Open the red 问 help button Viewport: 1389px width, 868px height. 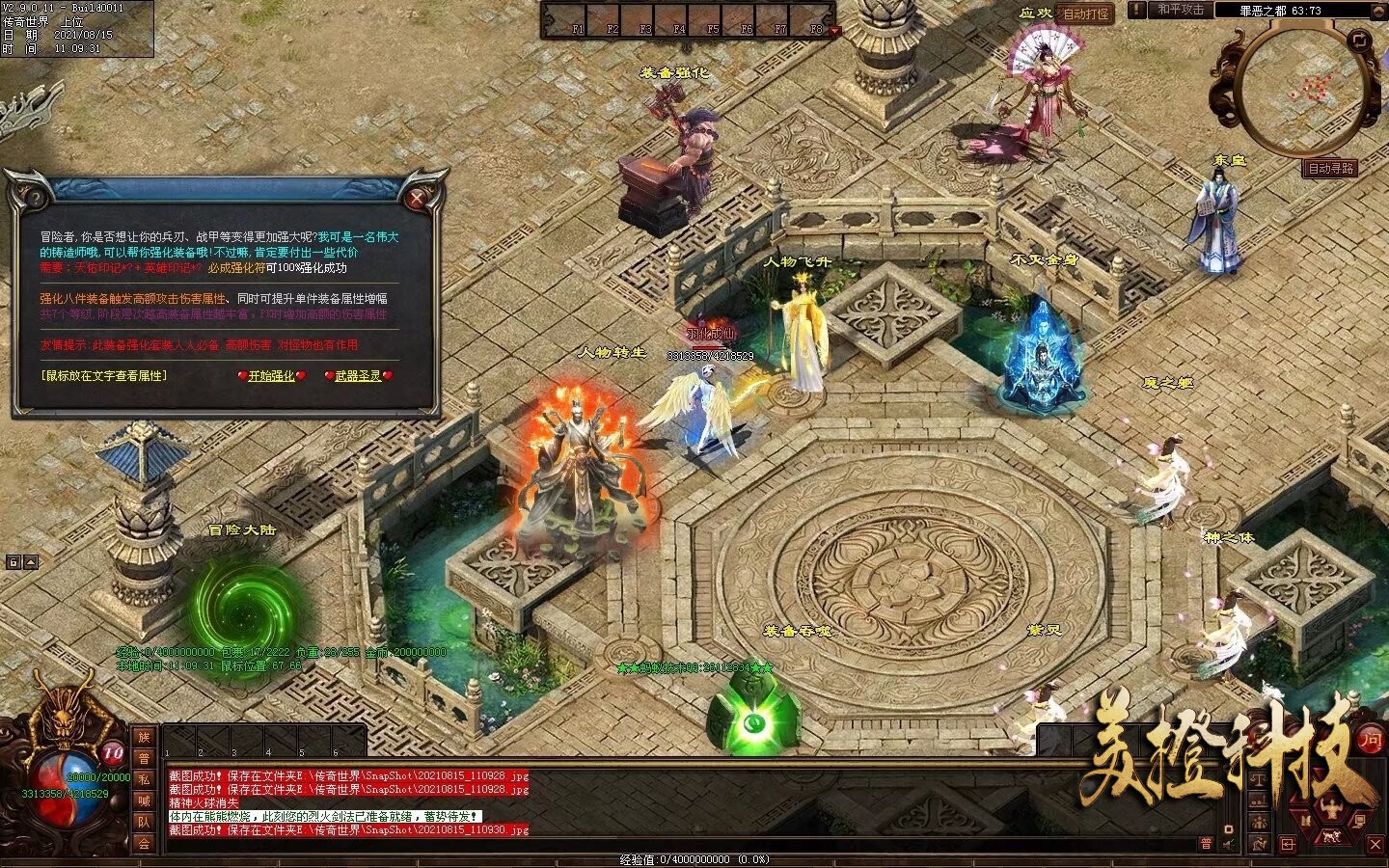tap(1371, 740)
